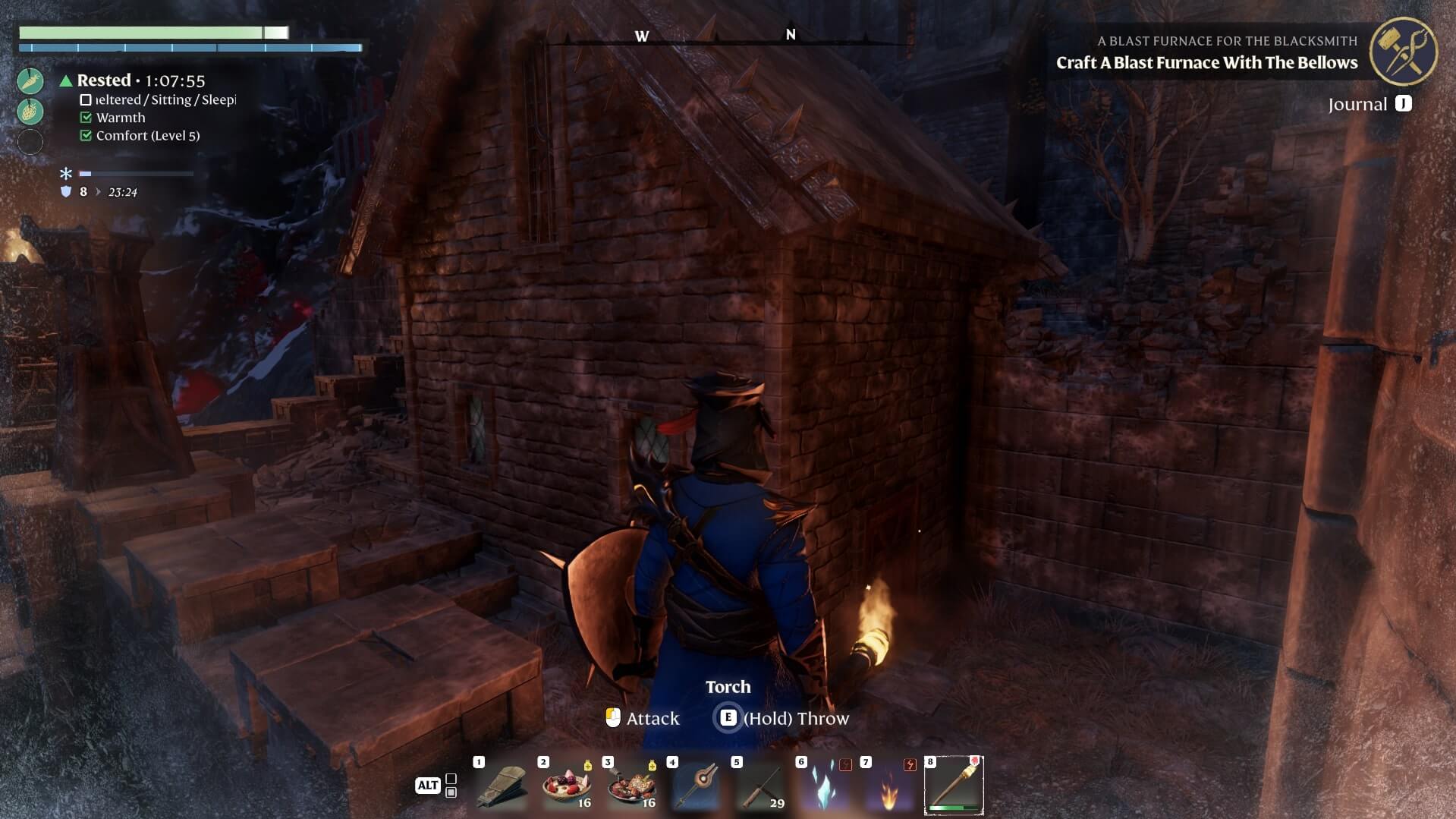
Task: Equip the staff in hotbar slot 4
Action: [x=696, y=787]
